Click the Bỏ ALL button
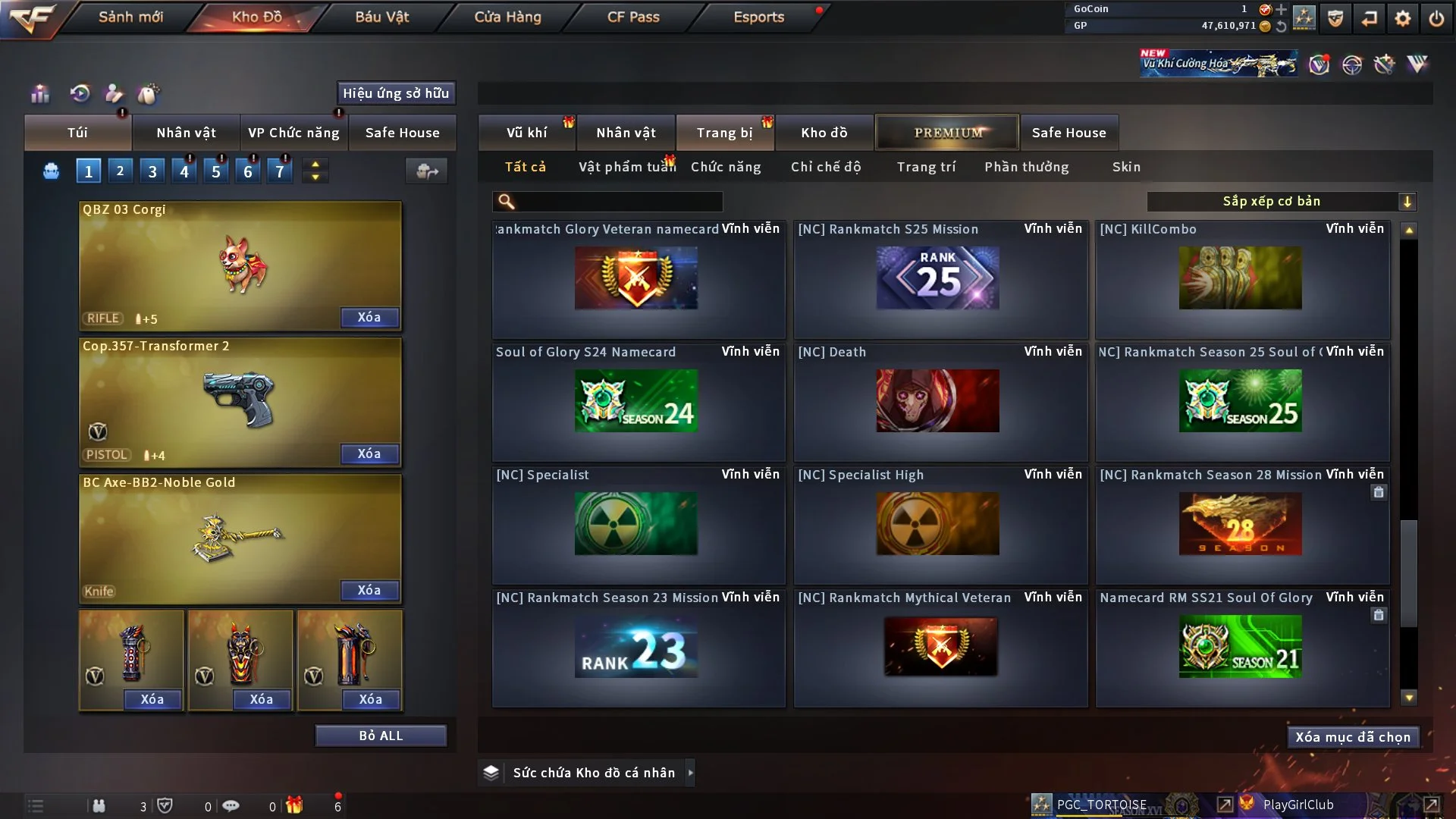This screenshot has height=819, width=1456. tap(381, 736)
